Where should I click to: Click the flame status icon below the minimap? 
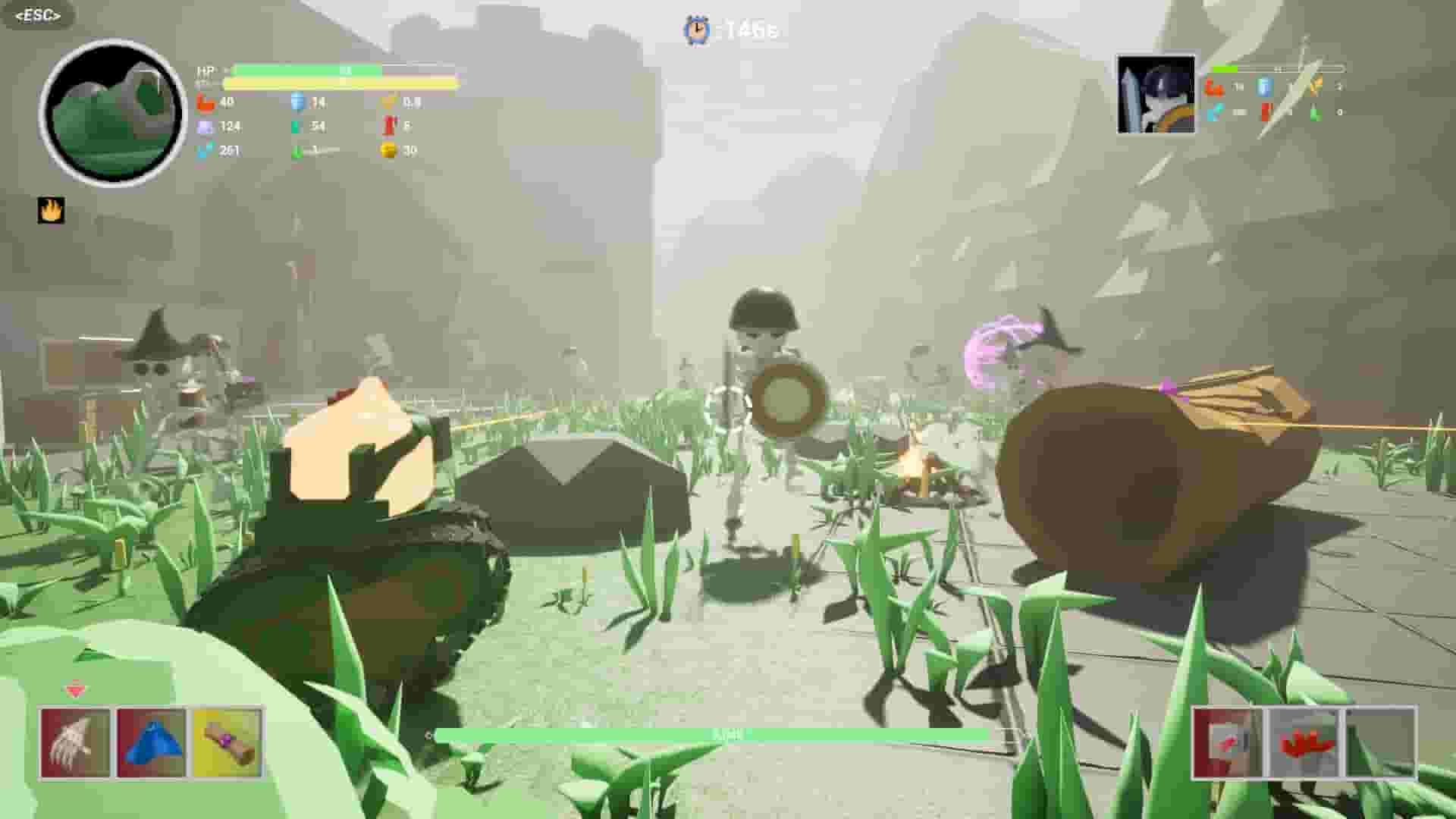50,211
